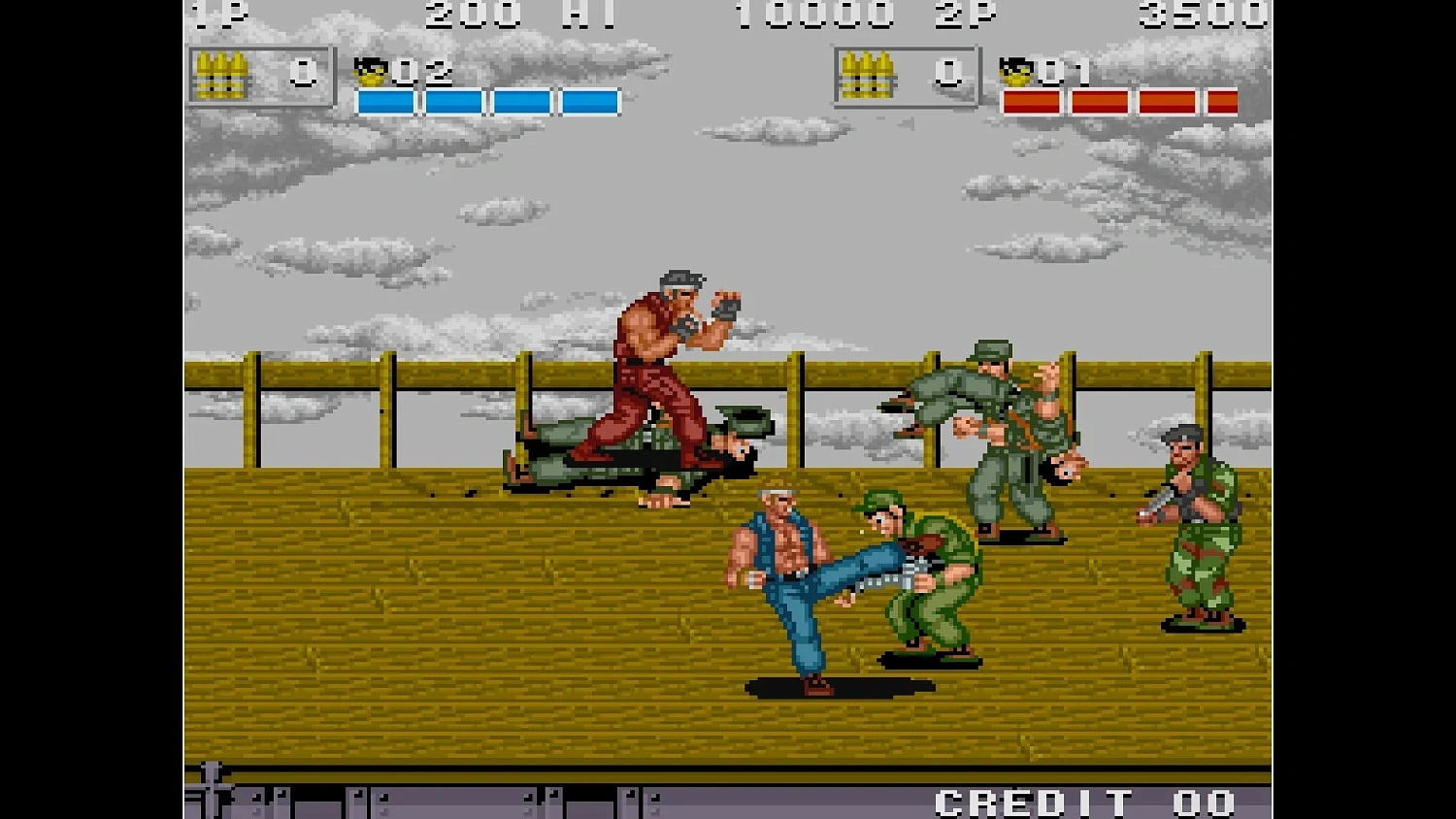Click the CREDIT 00 text
Image resolution: width=1456 pixels, height=819 pixels.
point(1080,802)
